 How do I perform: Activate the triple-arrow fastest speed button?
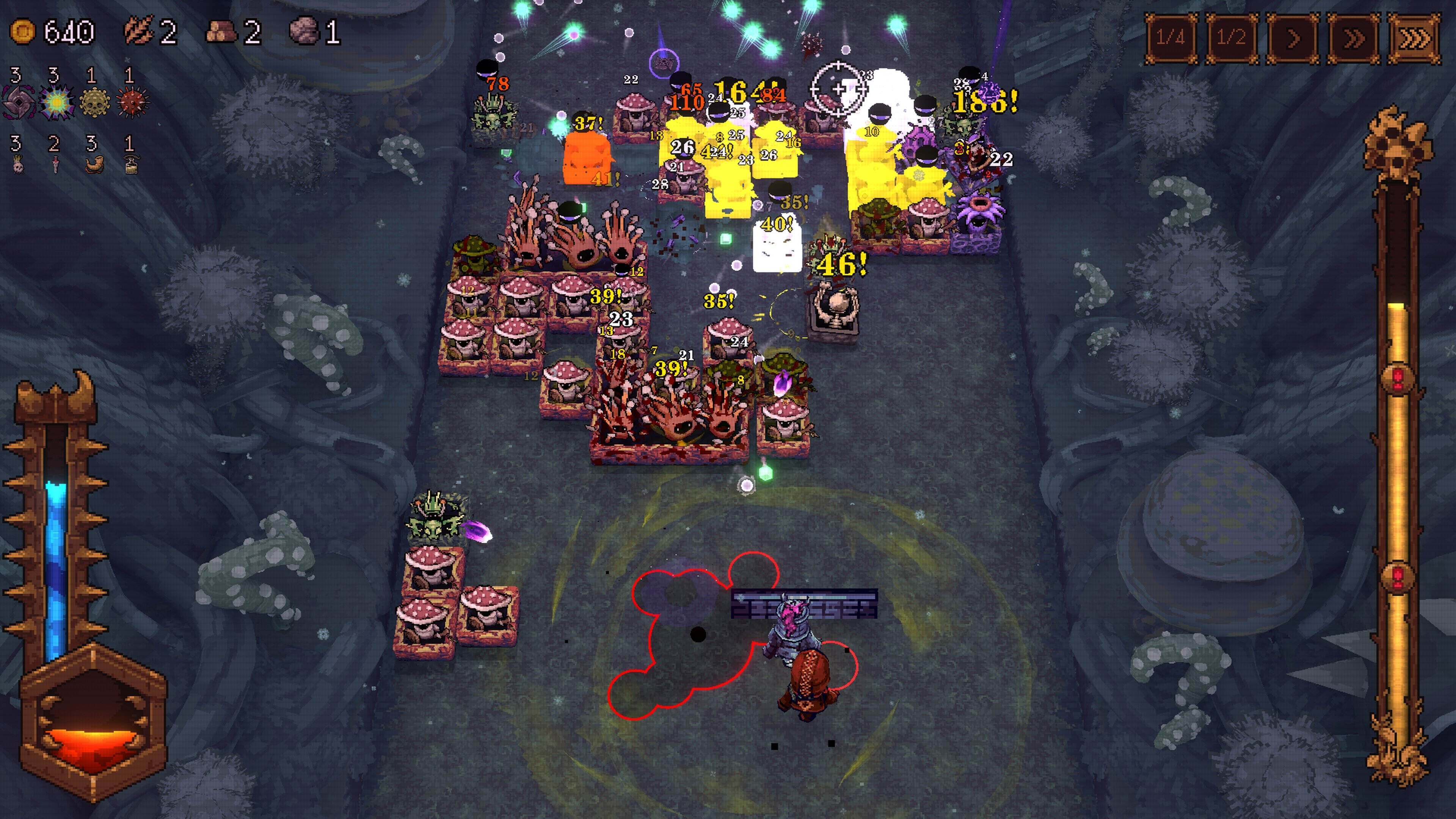(1414, 38)
